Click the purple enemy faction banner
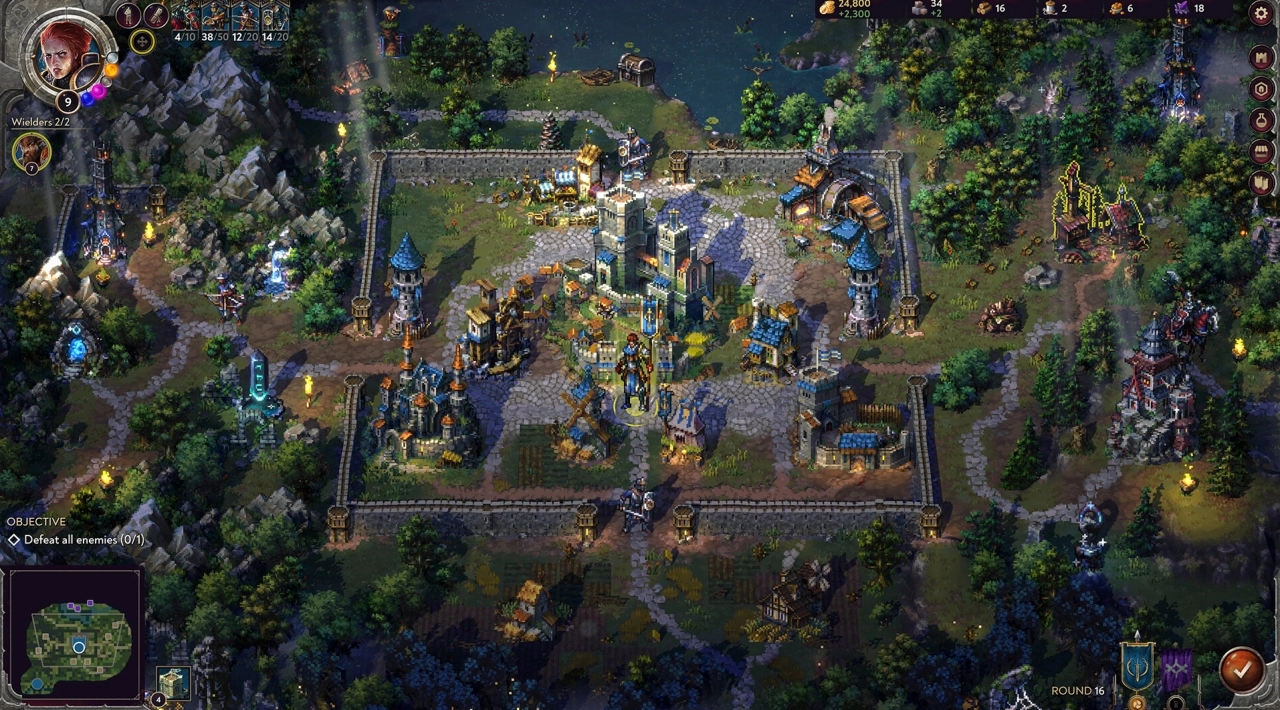 pyautogui.click(x=1176, y=670)
